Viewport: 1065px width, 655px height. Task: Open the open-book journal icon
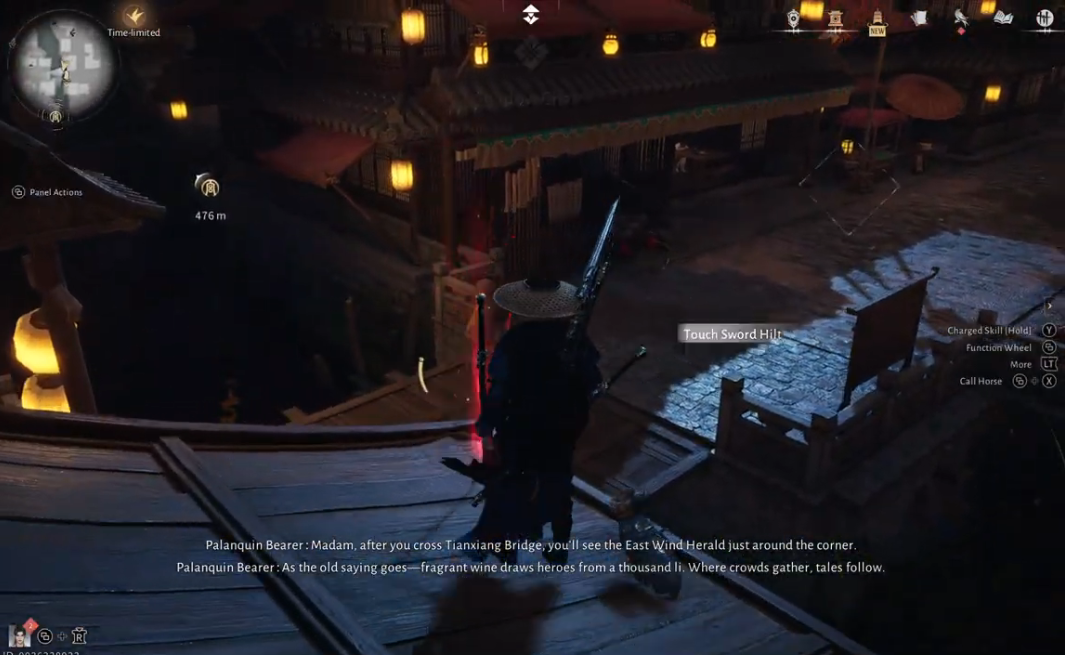pos(1003,18)
